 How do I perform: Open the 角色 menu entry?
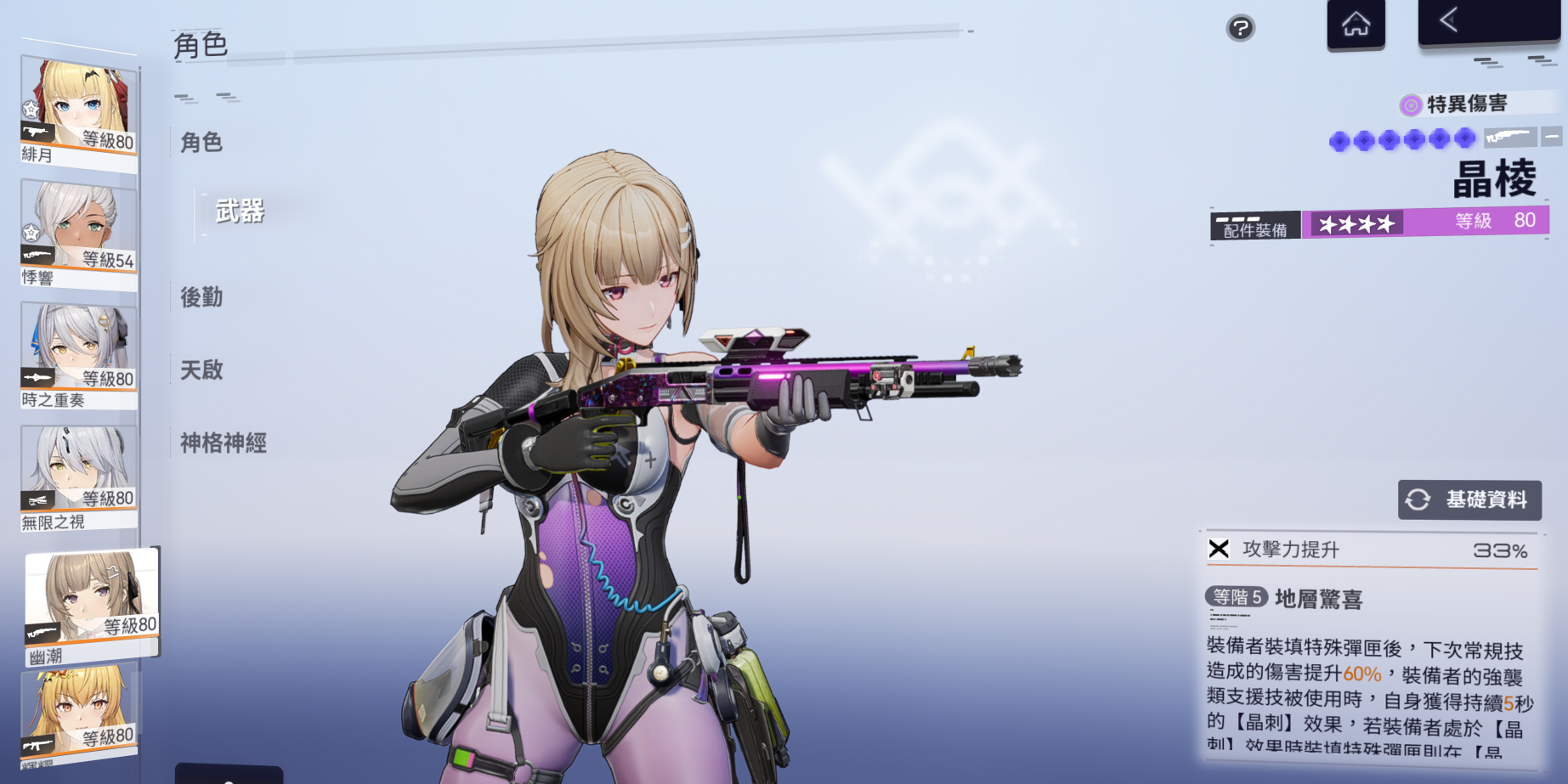[201, 143]
